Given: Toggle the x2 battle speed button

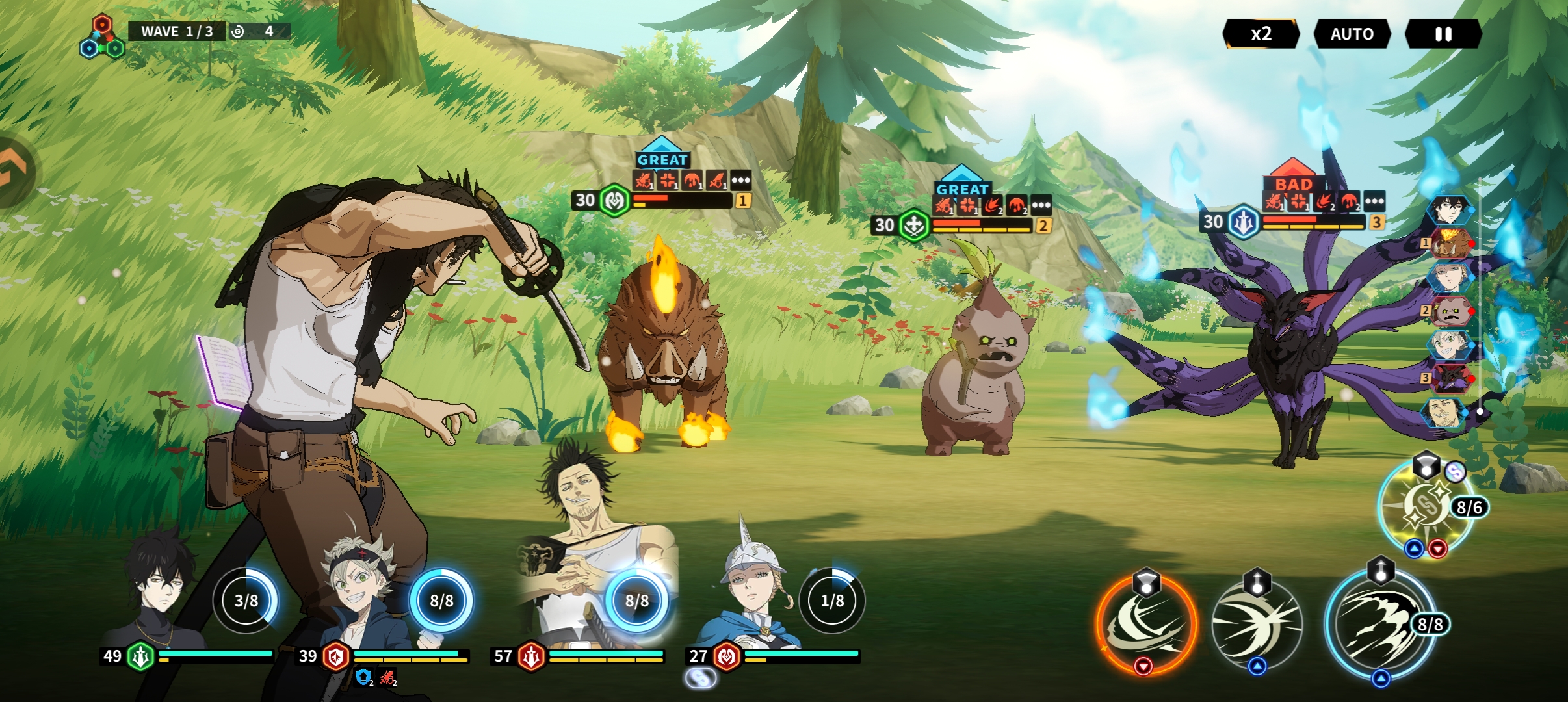Looking at the screenshot, I should coord(1261,34).
